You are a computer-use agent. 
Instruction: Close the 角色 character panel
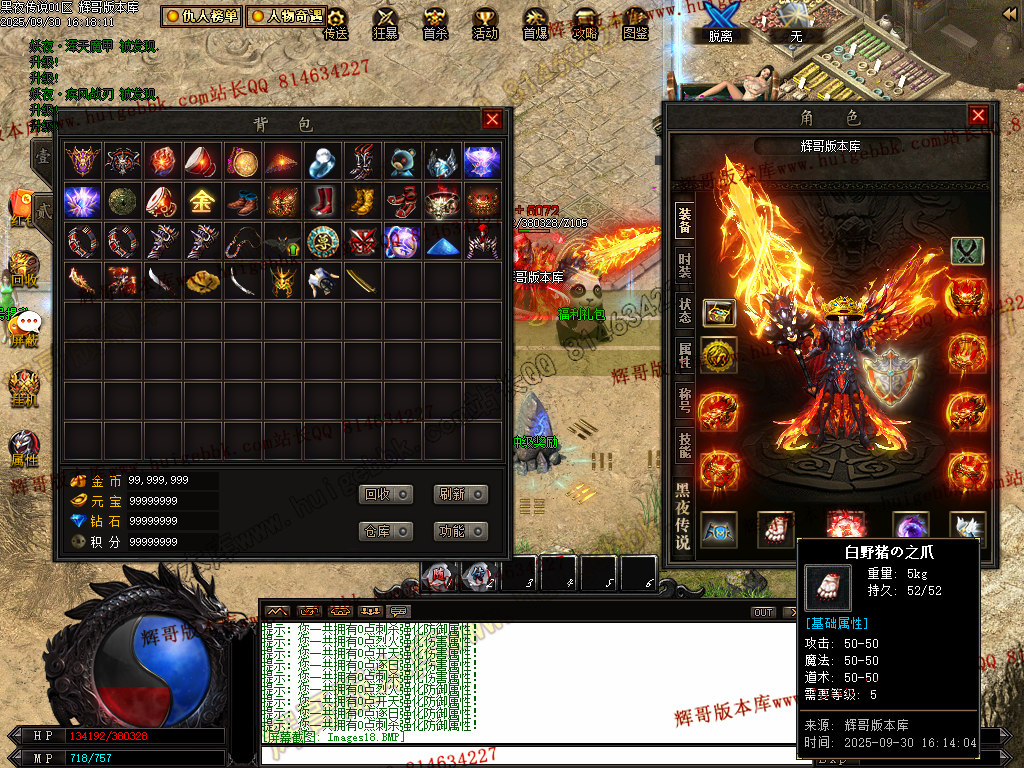coord(978,116)
